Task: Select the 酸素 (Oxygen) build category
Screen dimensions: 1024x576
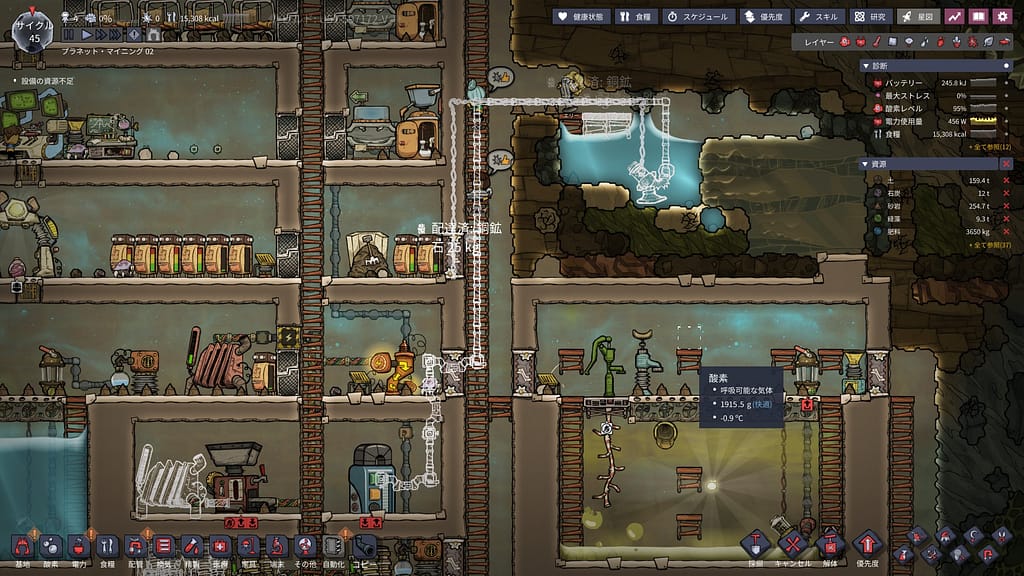Action: click(50, 547)
